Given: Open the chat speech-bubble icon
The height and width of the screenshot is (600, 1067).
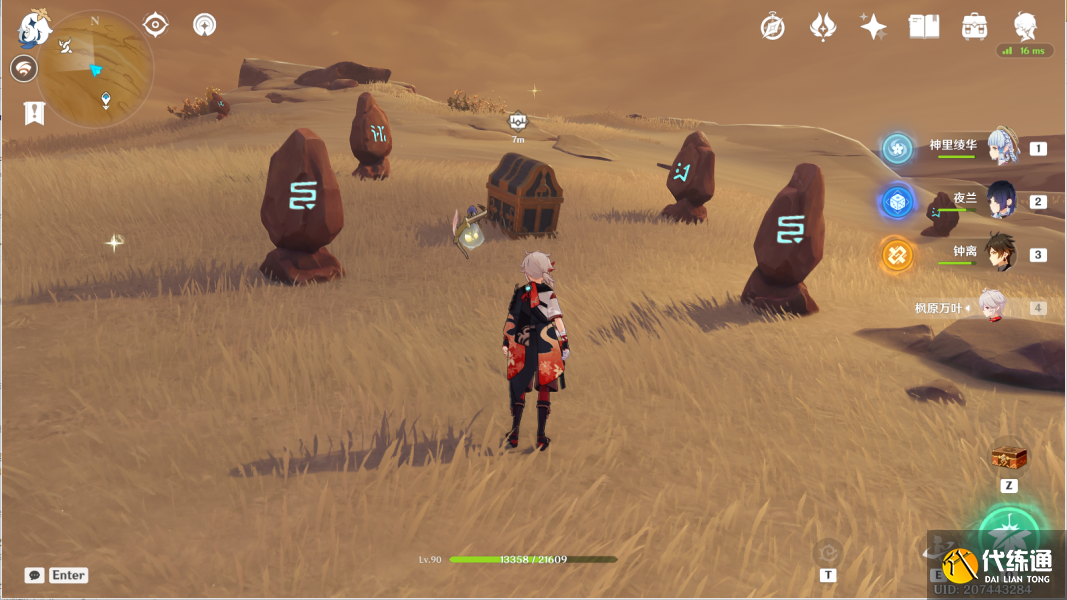Looking at the screenshot, I should point(35,575).
